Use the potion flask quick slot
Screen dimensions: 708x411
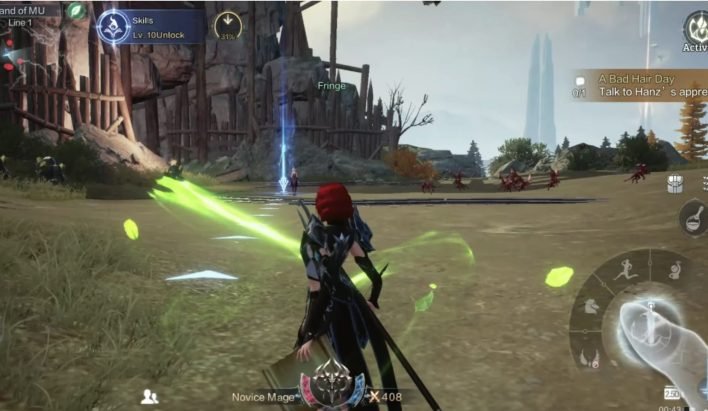point(693,217)
